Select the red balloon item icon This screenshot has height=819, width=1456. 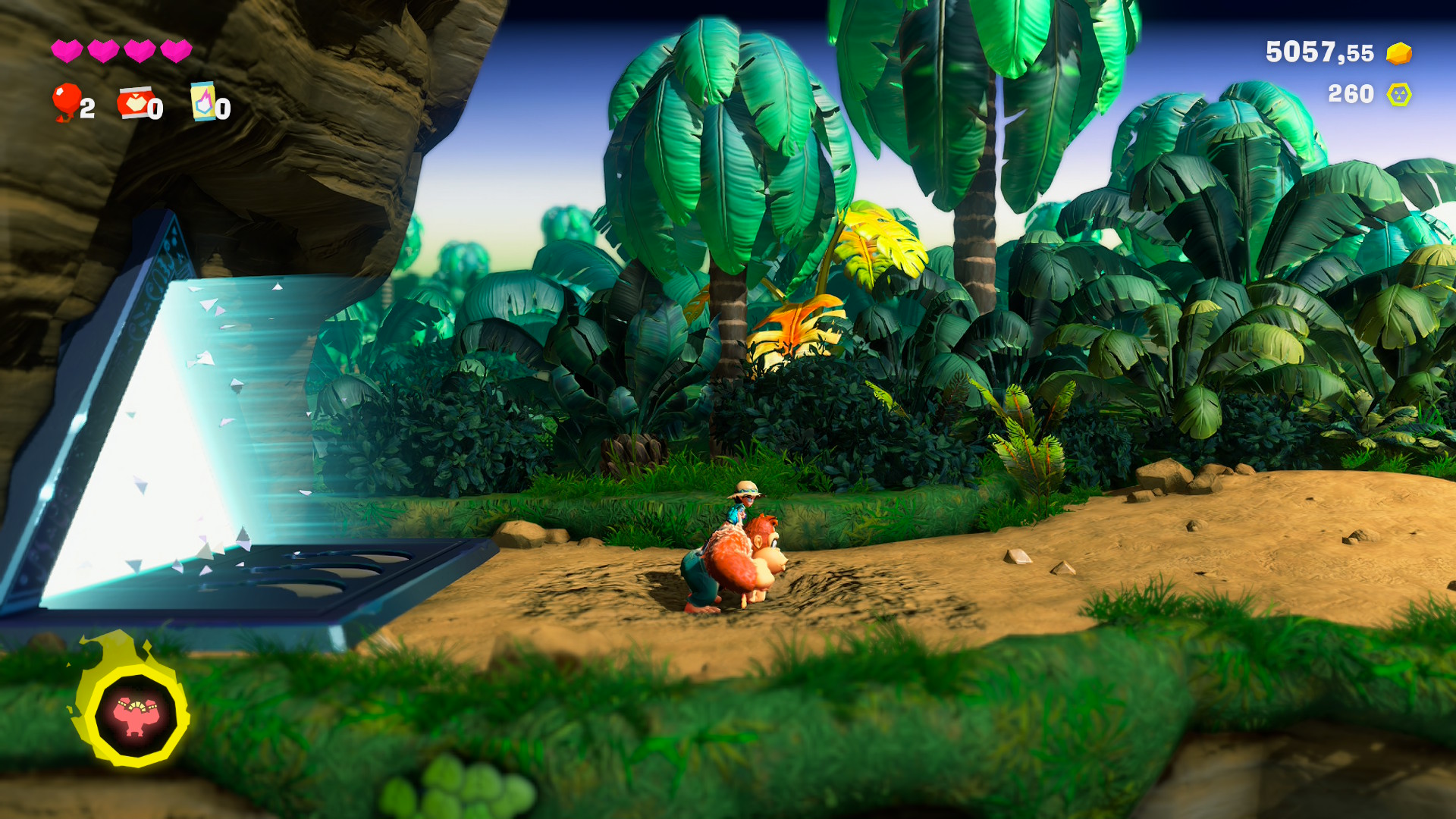pyautogui.click(x=66, y=101)
